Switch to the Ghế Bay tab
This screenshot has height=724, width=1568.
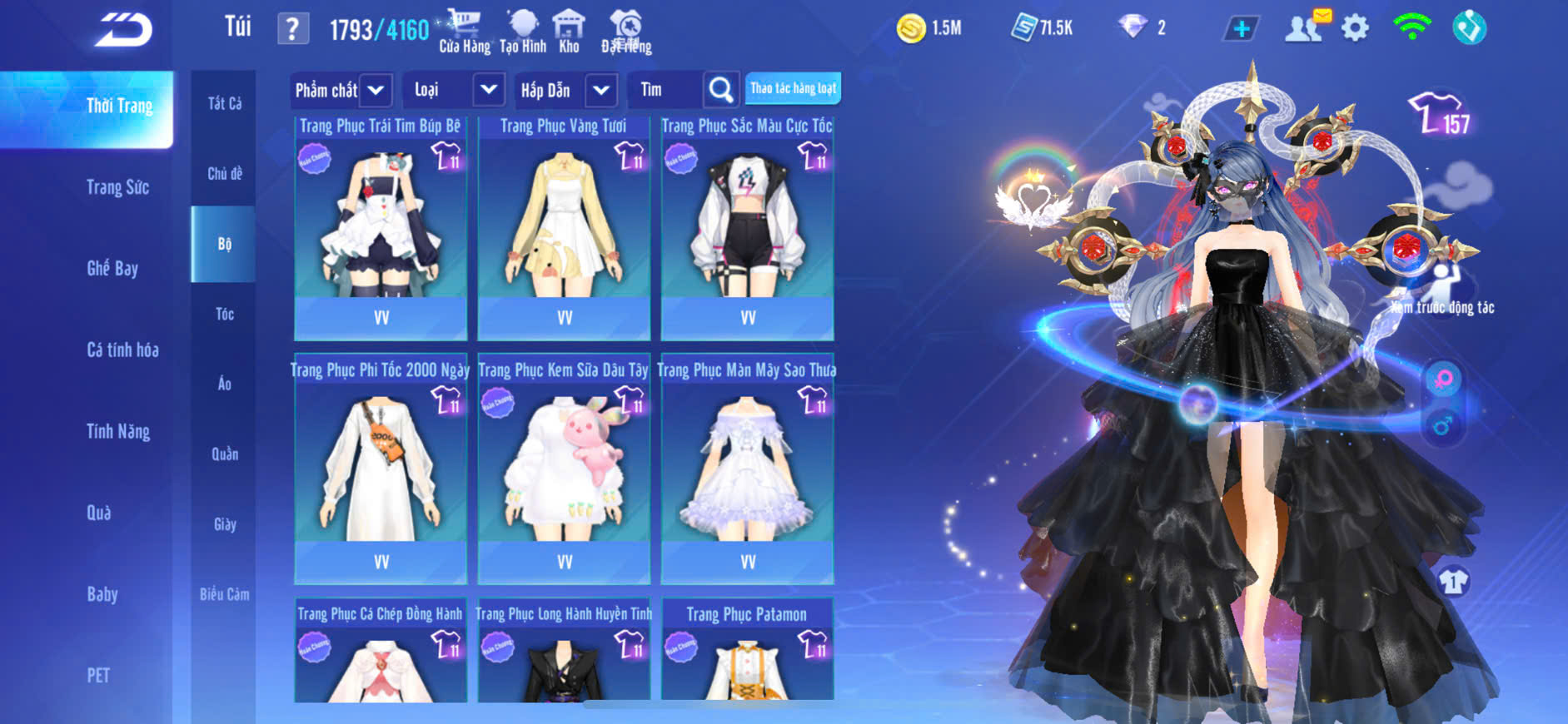point(112,268)
